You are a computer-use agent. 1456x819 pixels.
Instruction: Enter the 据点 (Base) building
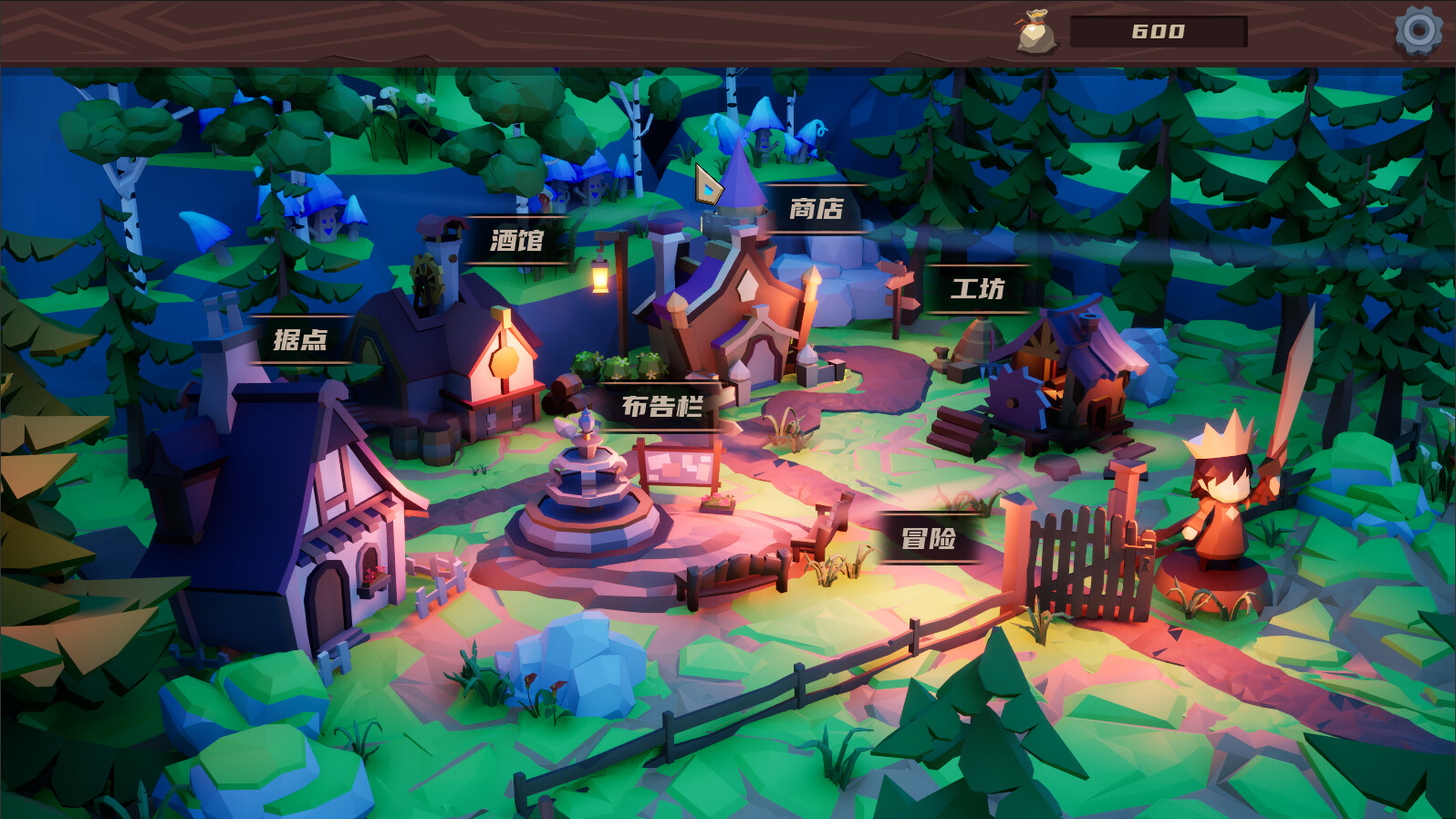click(301, 337)
